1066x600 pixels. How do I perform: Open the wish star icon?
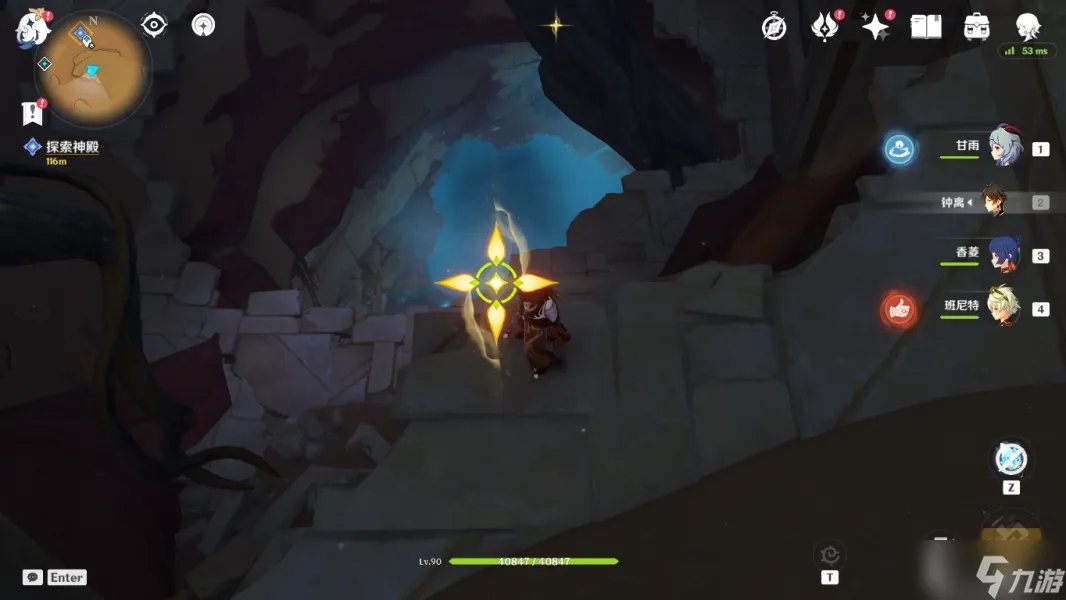876,27
